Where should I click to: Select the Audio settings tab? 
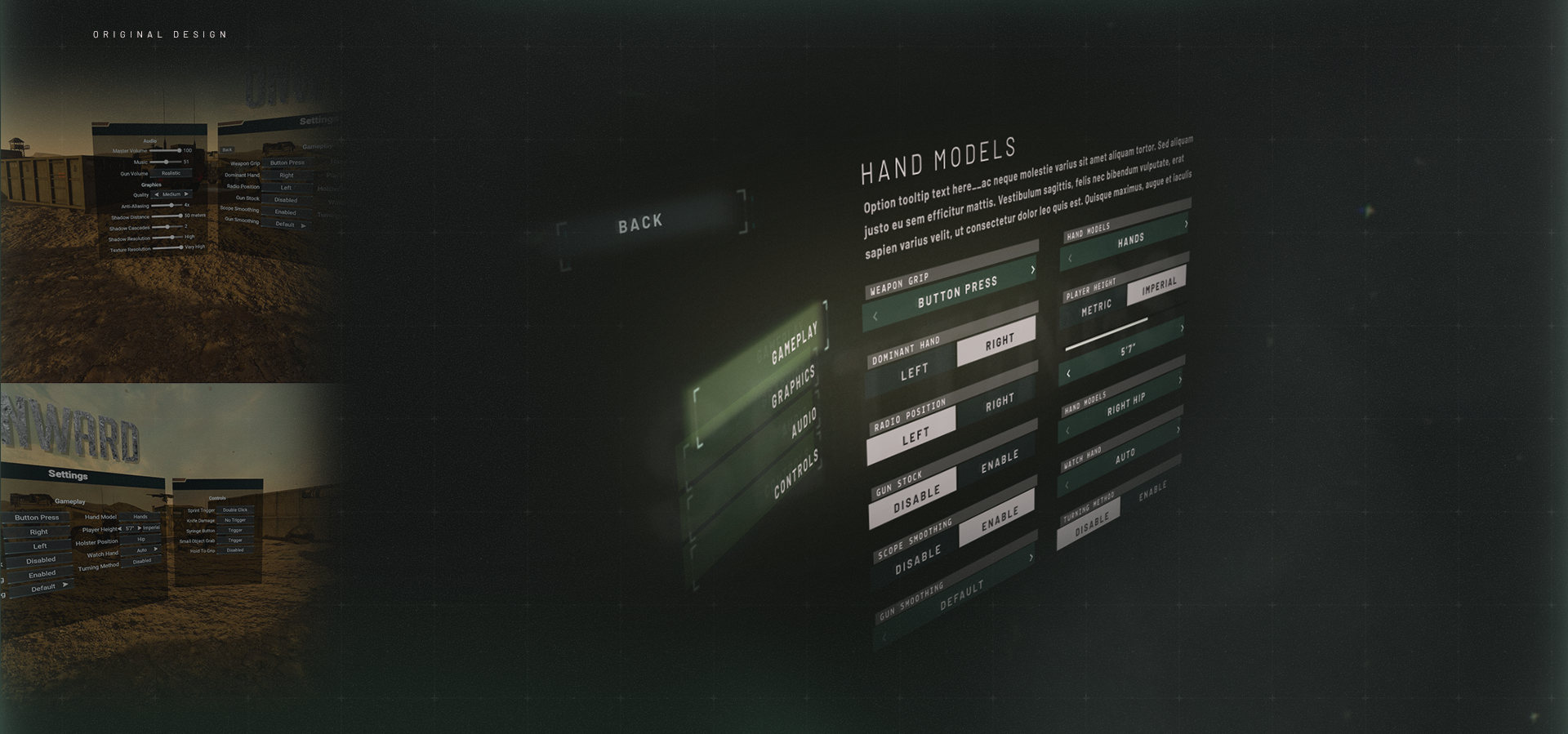[804, 425]
